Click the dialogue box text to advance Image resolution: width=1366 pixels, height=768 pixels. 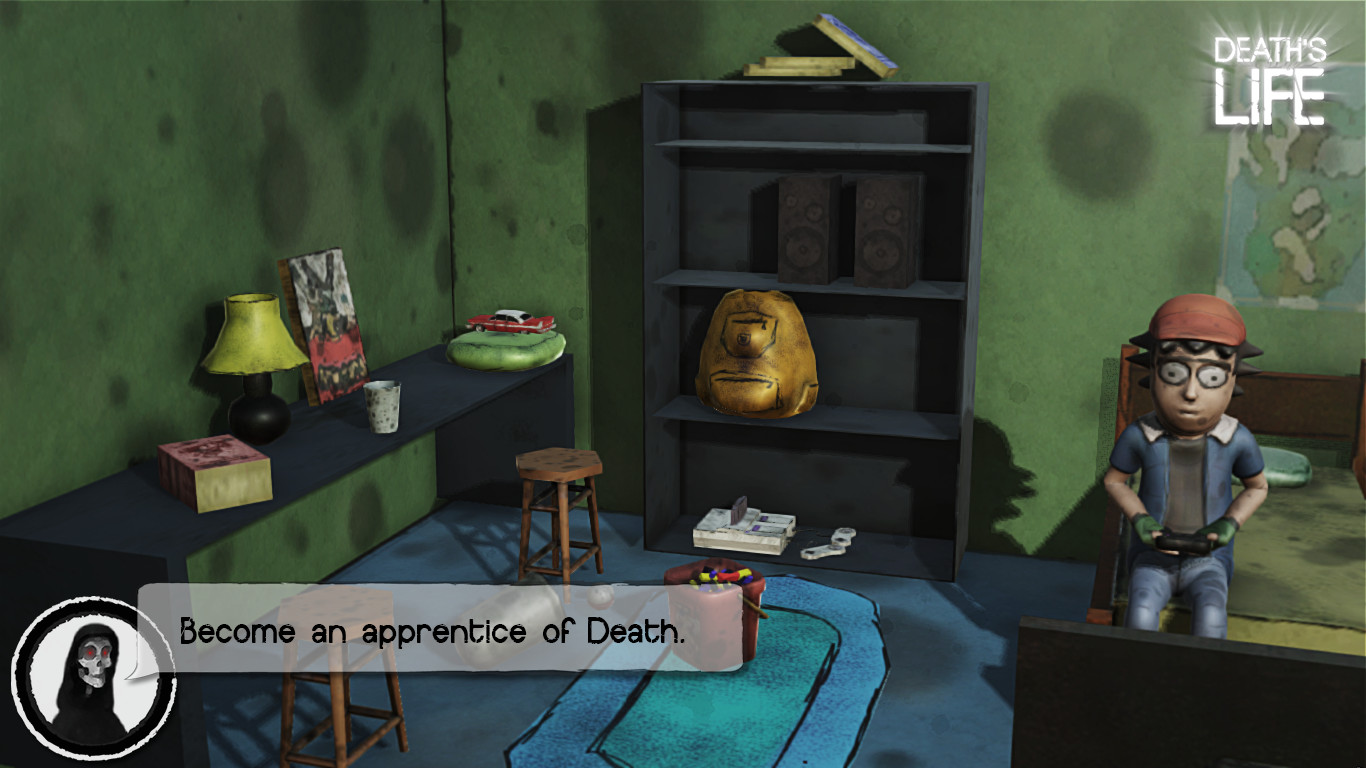(430, 630)
